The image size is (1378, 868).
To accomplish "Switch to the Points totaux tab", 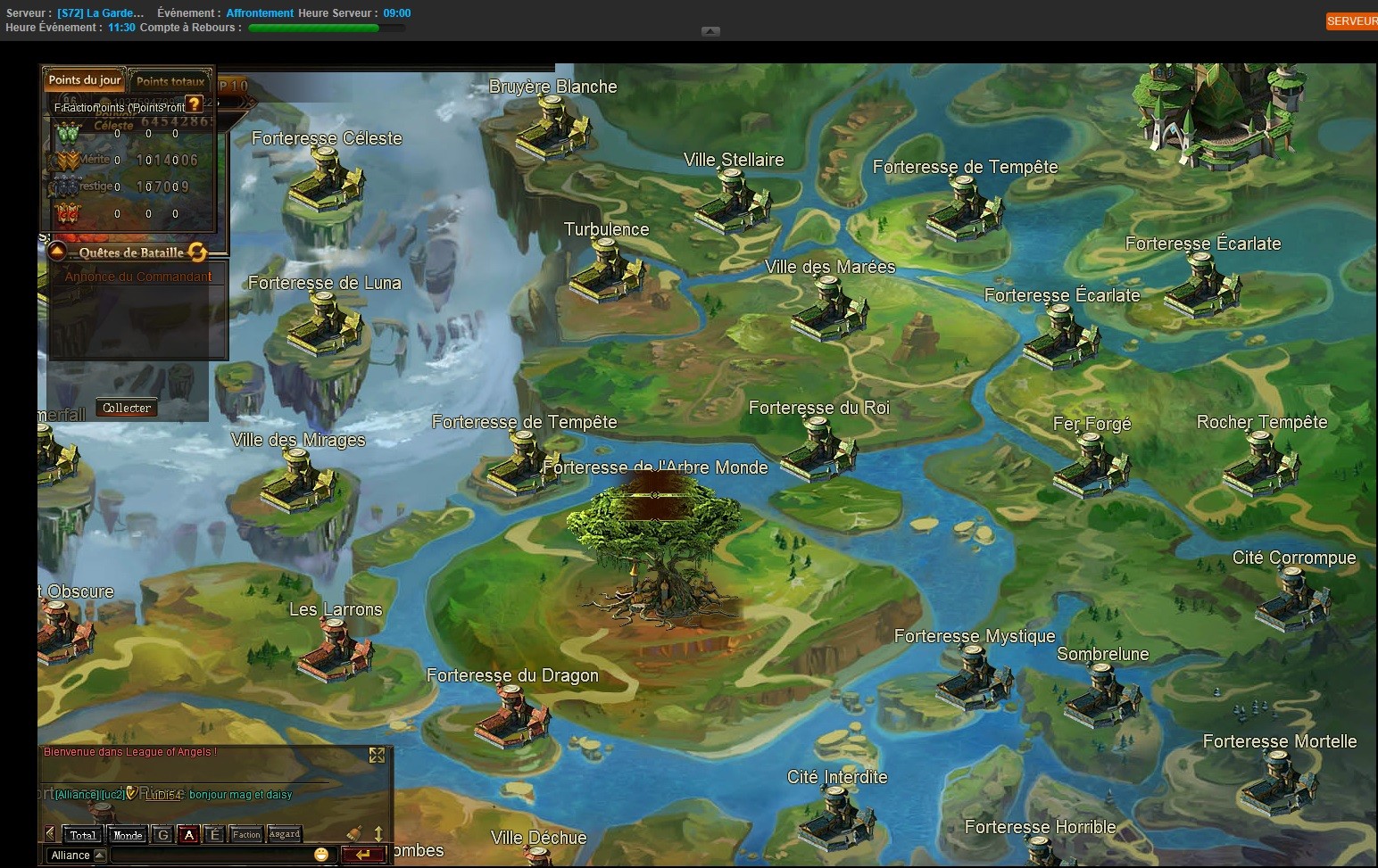I will 170,81.
